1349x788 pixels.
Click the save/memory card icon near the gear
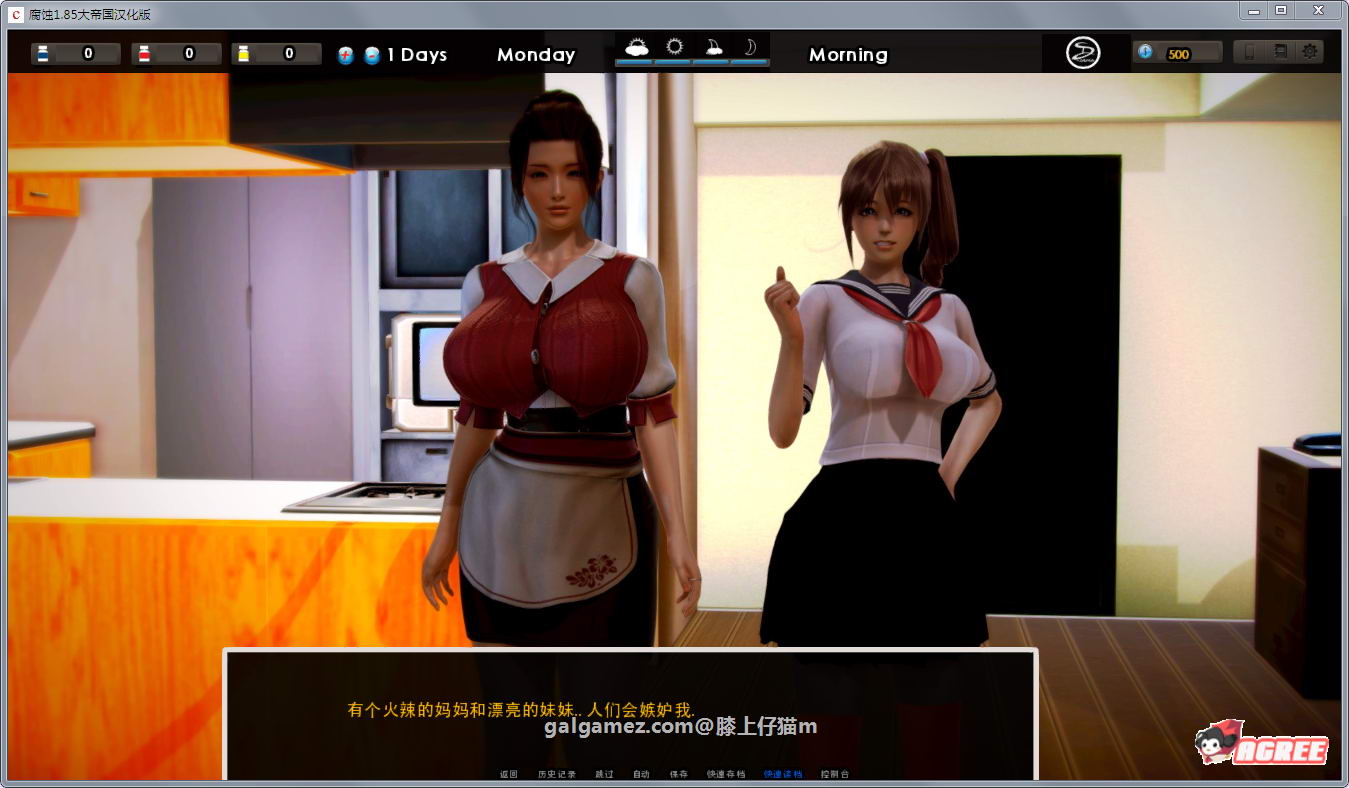click(1279, 53)
